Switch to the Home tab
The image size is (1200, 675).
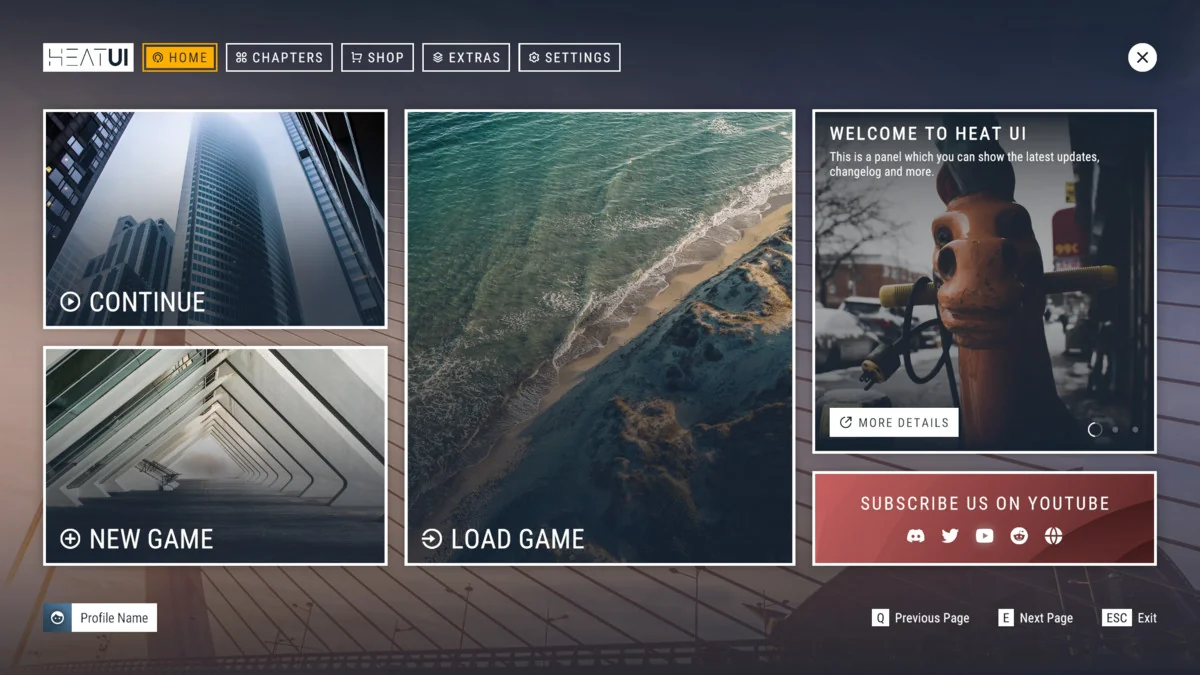[180, 58]
